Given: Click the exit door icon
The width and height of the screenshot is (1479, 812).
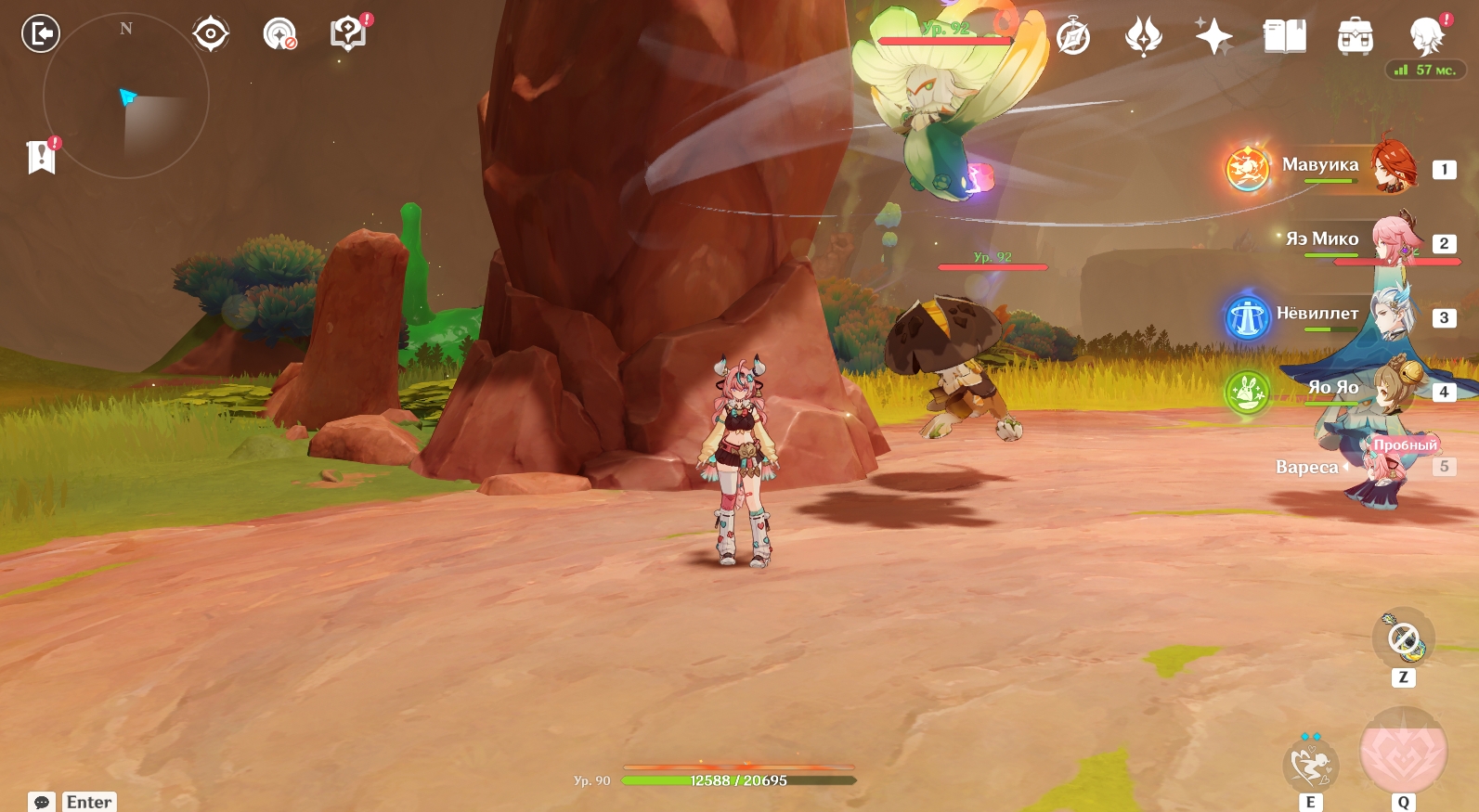Looking at the screenshot, I should click(x=41, y=34).
